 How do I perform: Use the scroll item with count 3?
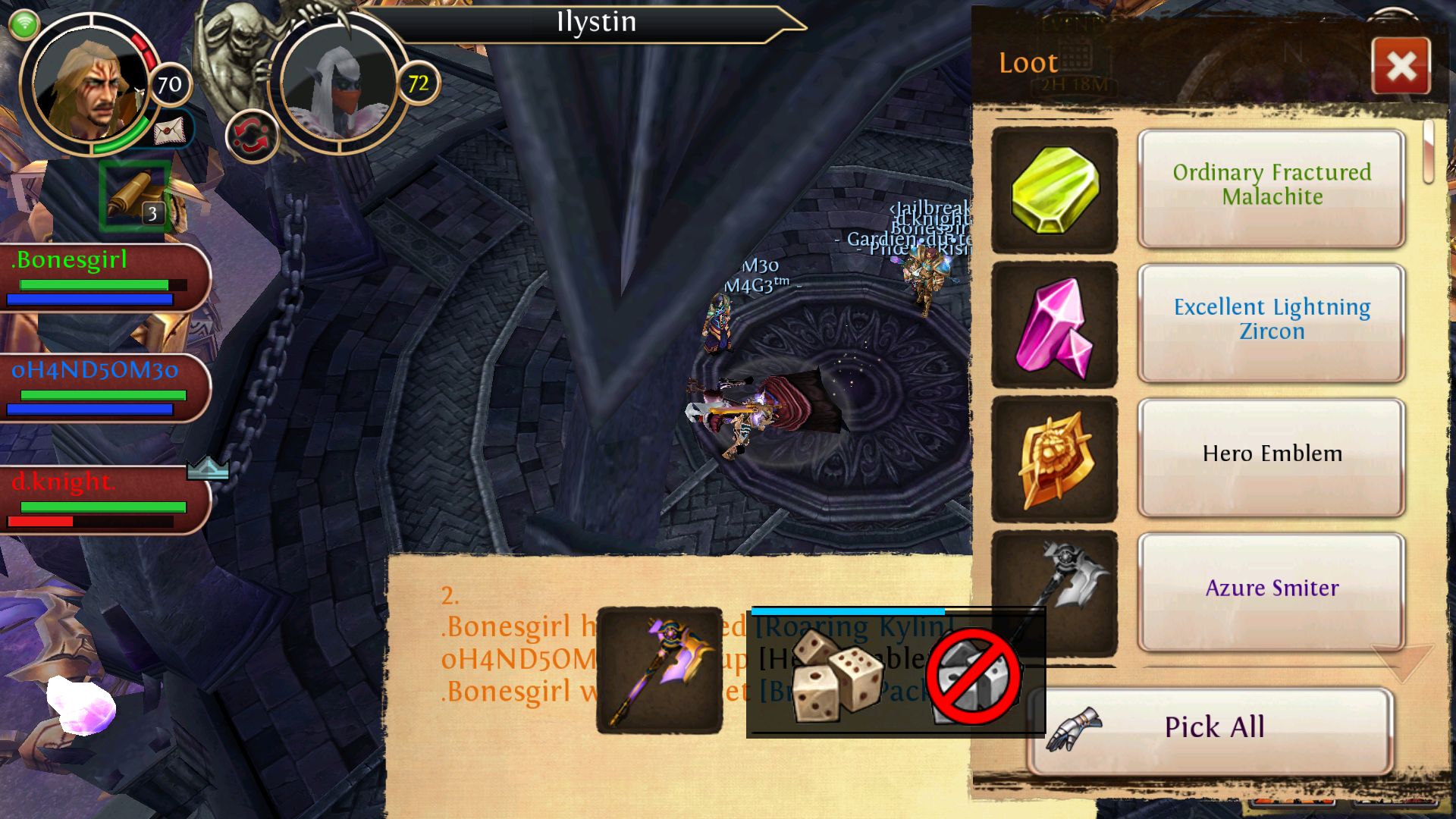135,196
